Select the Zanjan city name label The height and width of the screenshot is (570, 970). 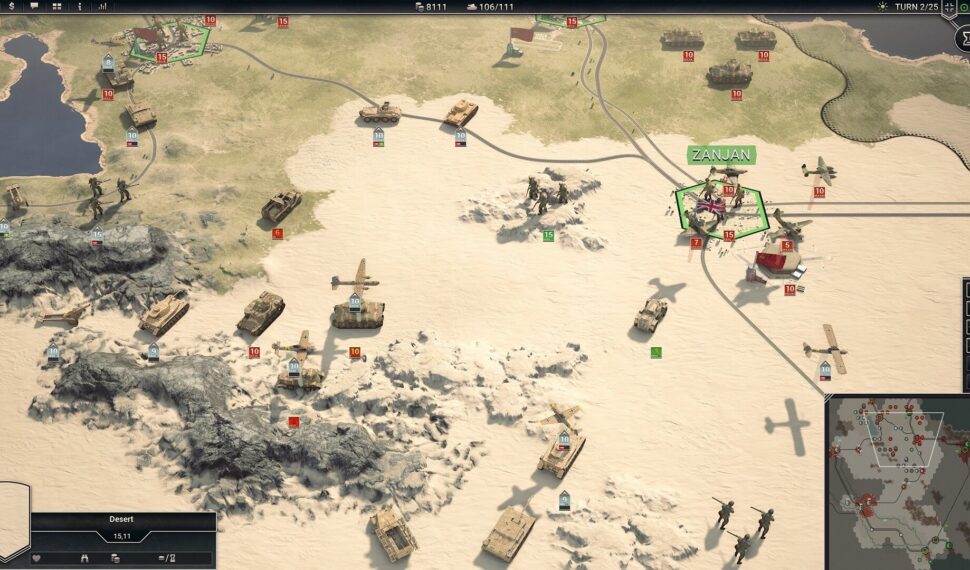[x=721, y=155]
